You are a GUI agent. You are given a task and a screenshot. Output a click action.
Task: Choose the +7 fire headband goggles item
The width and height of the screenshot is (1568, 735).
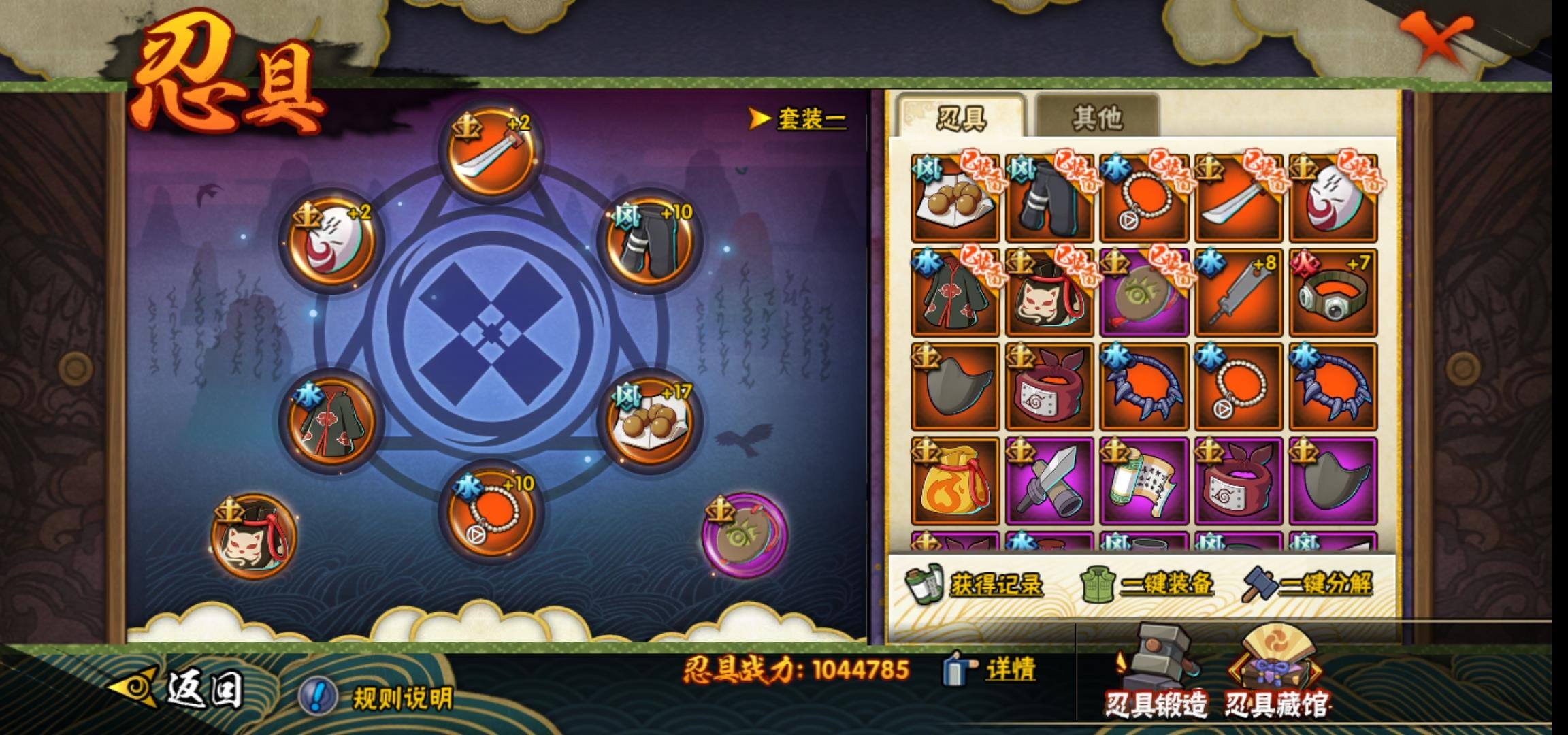coord(1333,293)
